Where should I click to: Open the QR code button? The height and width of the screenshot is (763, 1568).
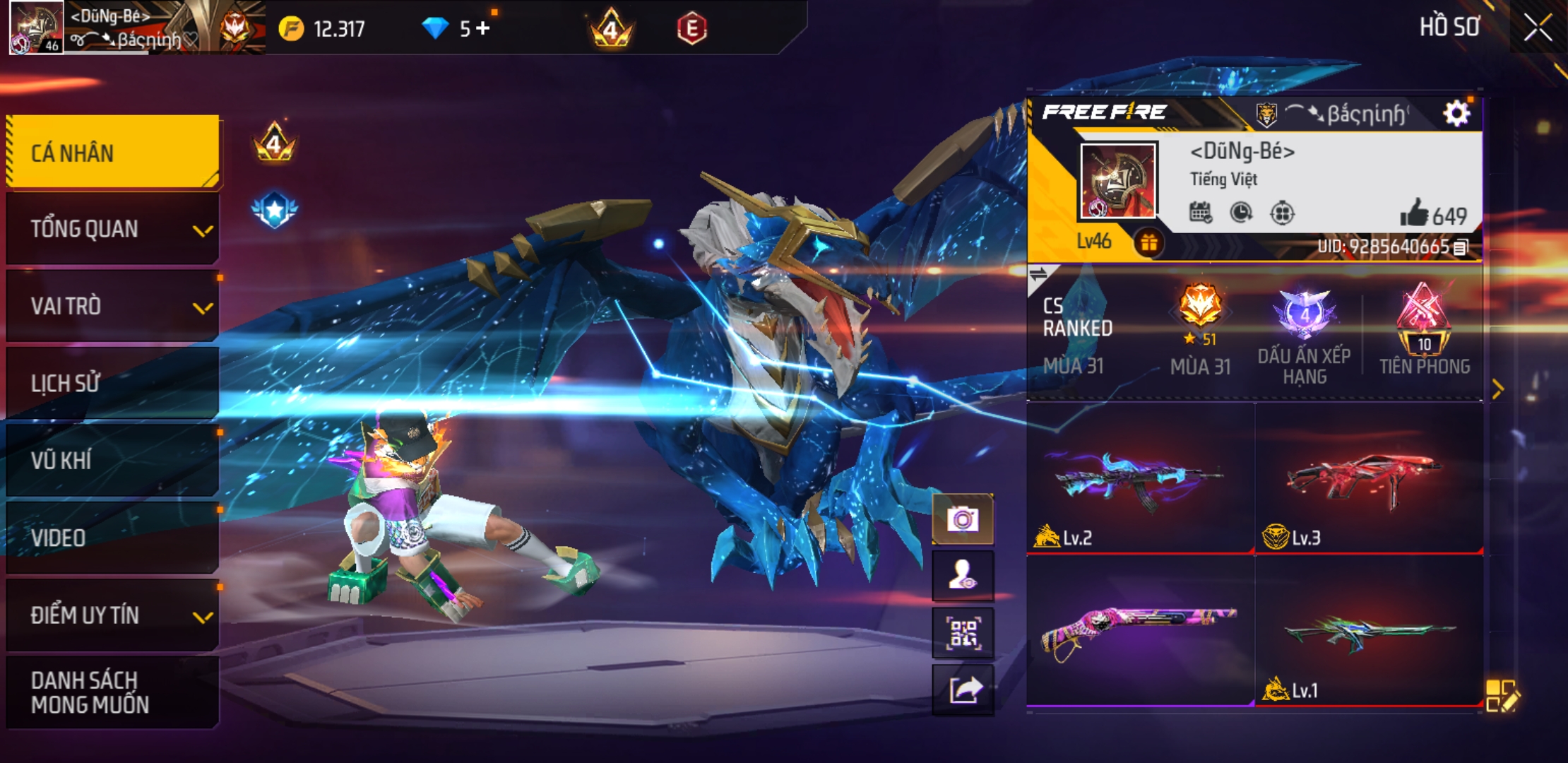point(963,633)
